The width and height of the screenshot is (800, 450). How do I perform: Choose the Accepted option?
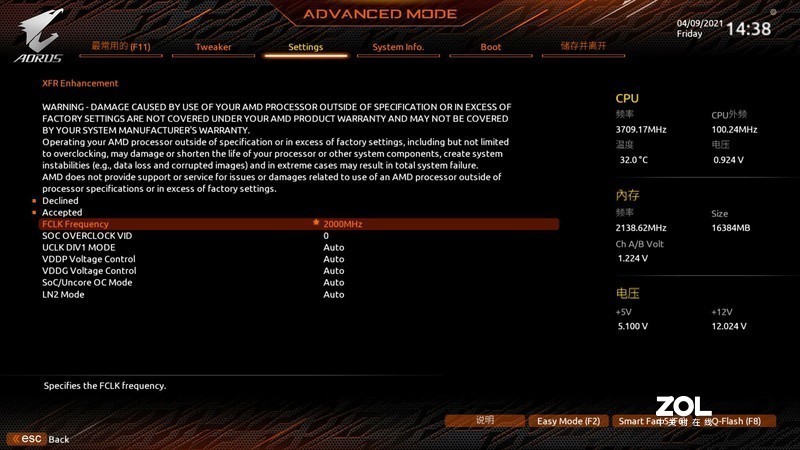click(62, 213)
